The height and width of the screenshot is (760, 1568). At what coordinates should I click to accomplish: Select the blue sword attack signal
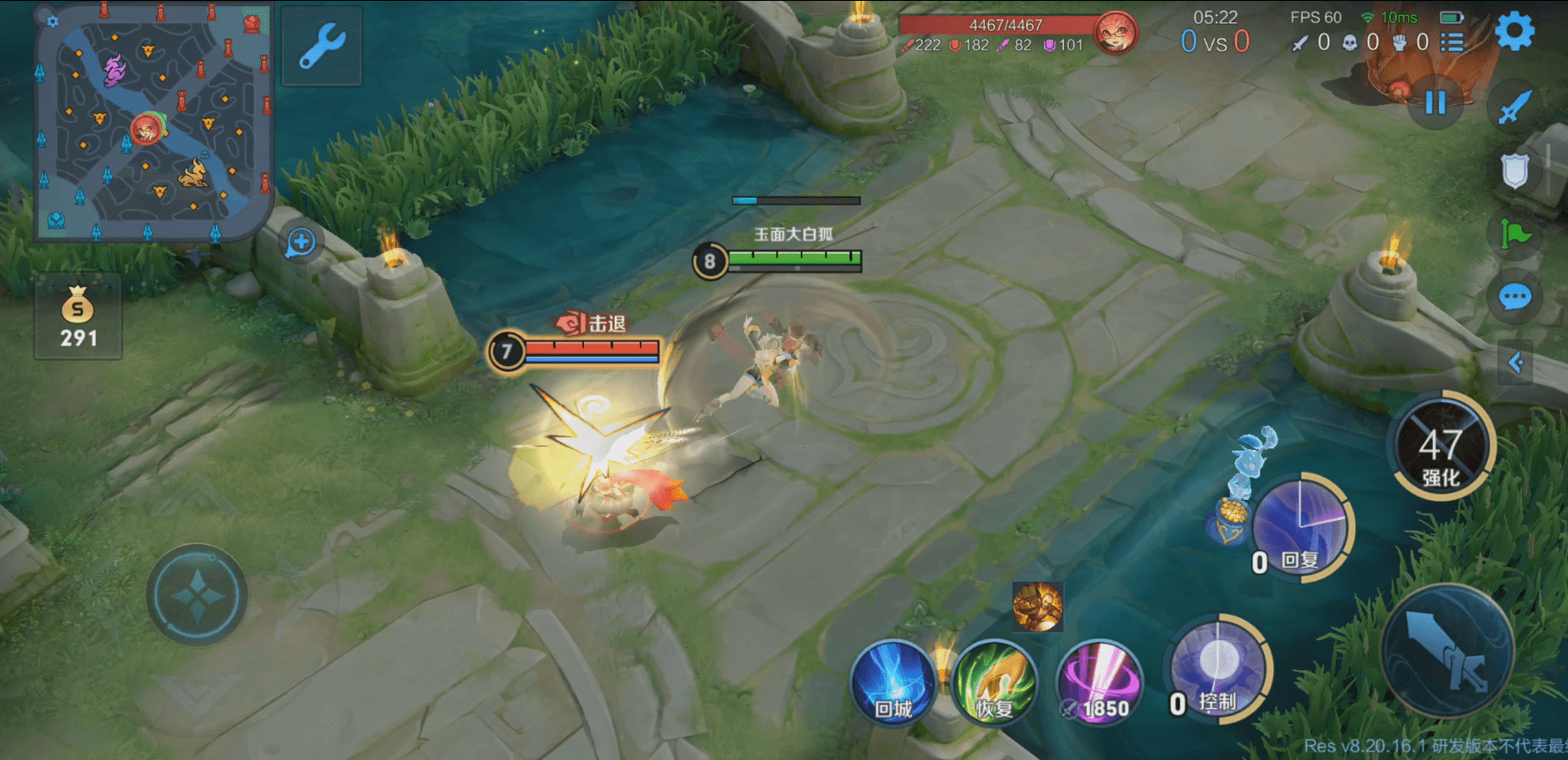click(1515, 108)
